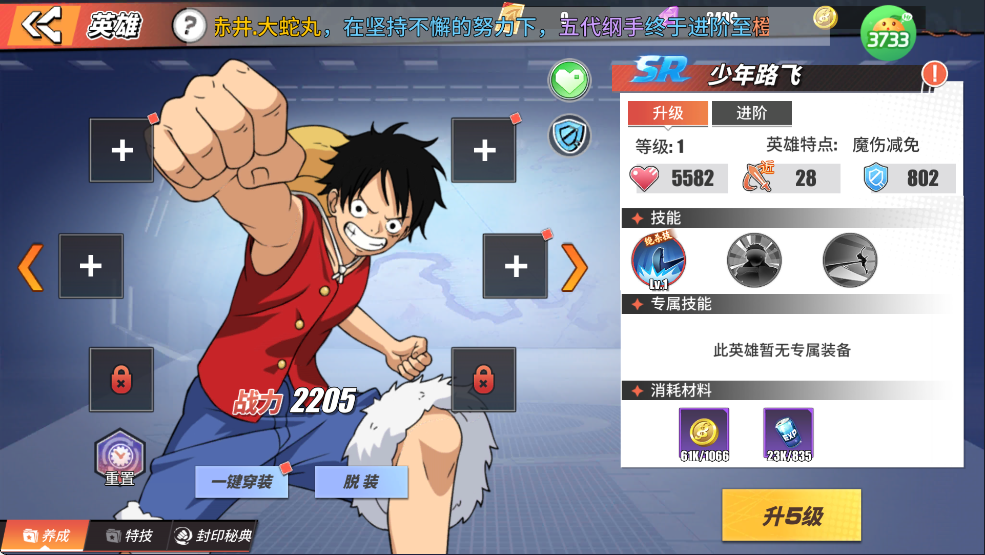Open the red exclamation info icon

point(934,73)
